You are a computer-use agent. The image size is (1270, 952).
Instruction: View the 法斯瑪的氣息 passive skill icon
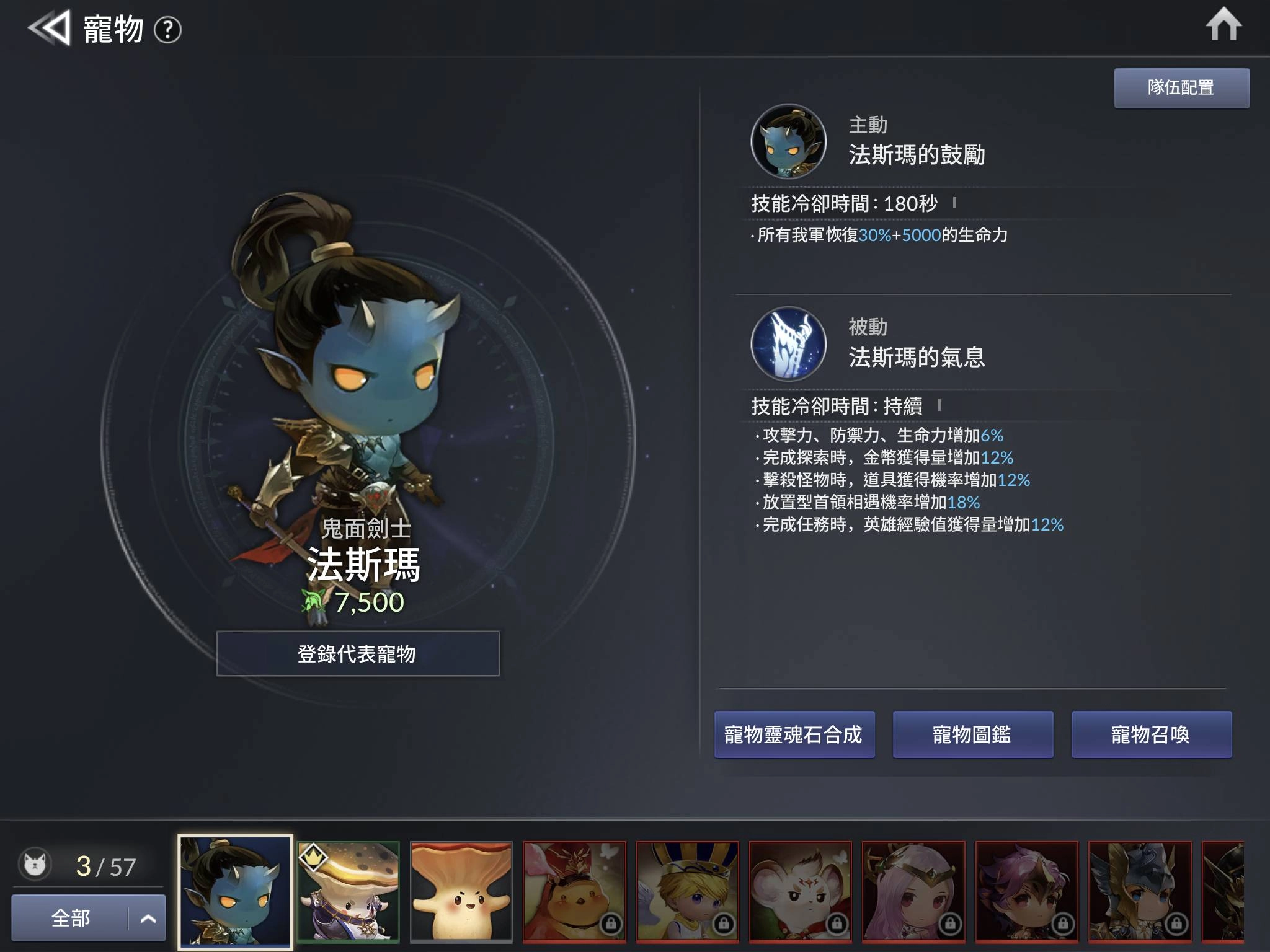(788, 344)
